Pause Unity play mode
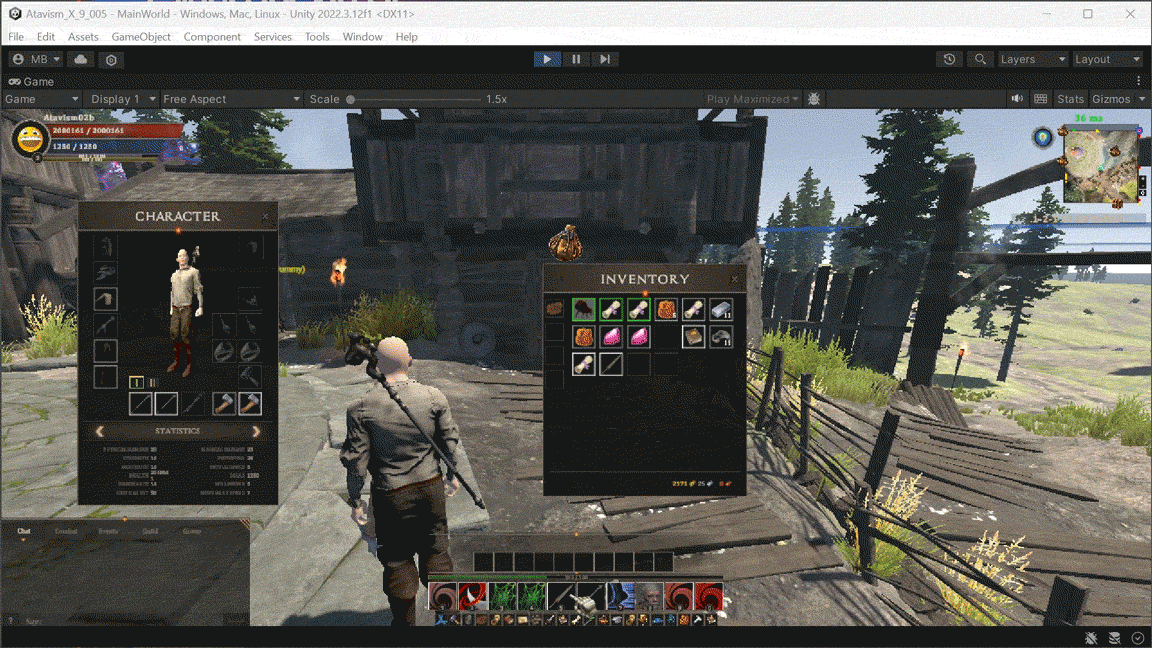Viewport: 1152px width, 648px height. click(x=576, y=59)
